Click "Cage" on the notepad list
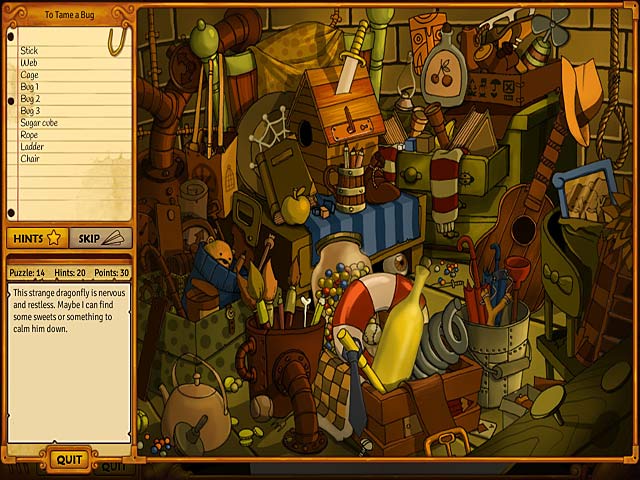Screen dimensions: 640x480 30,74
